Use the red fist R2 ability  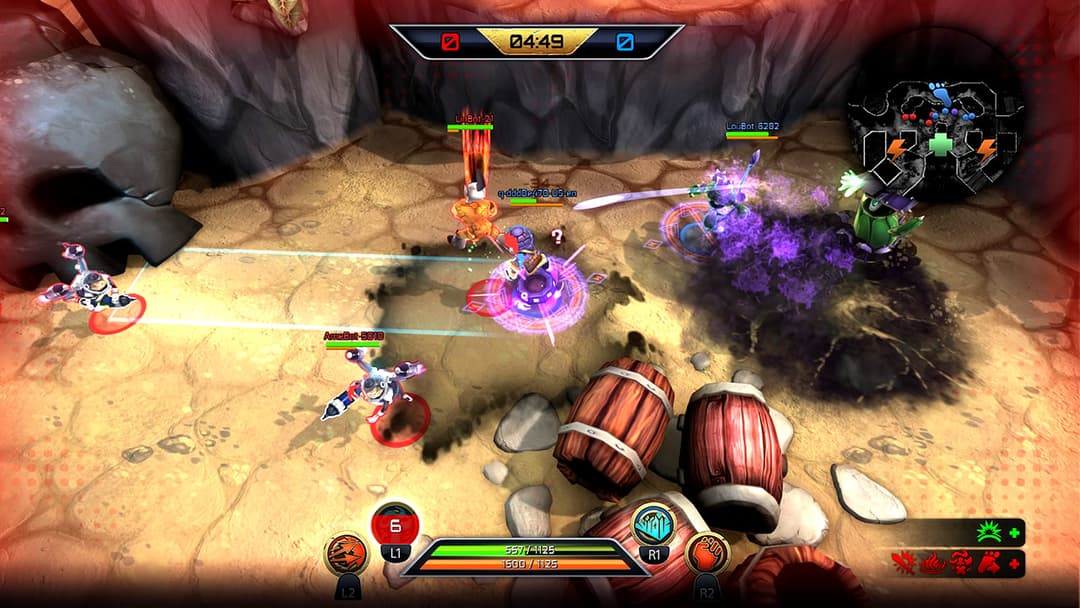[x=706, y=554]
